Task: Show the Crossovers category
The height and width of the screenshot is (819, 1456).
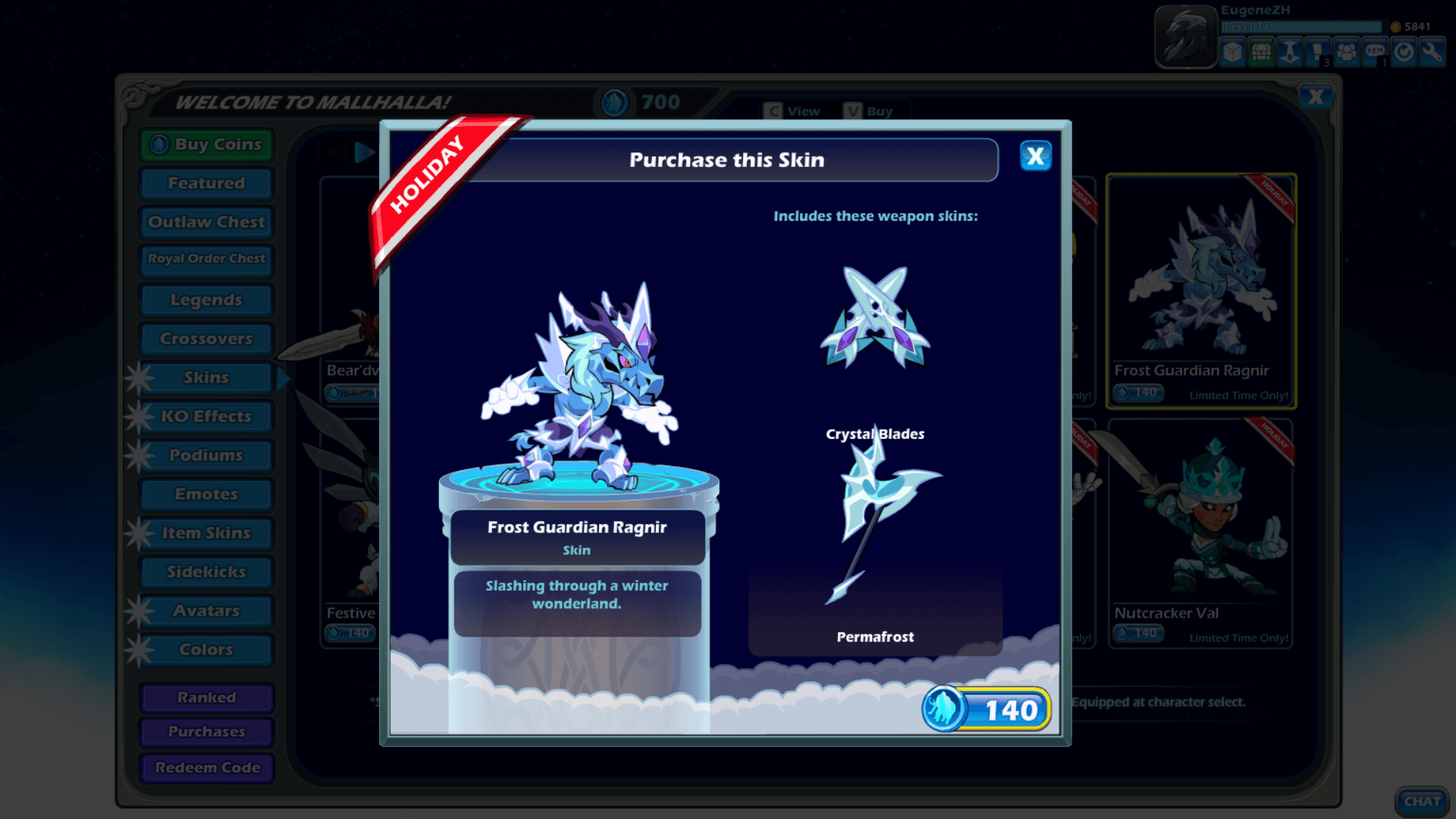Action: click(x=206, y=339)
